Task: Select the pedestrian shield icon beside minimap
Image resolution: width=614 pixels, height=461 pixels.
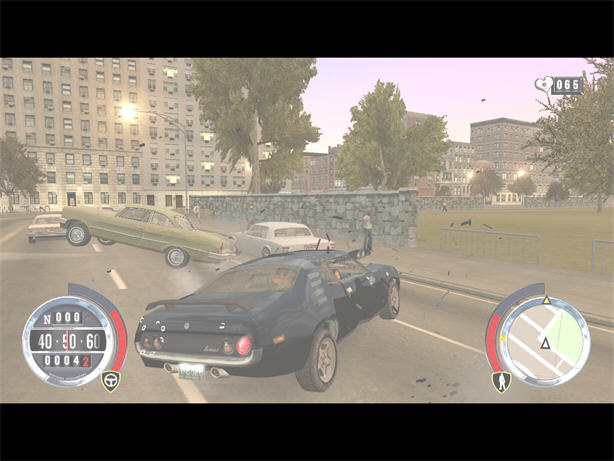Action: click(x=502, y=381)
